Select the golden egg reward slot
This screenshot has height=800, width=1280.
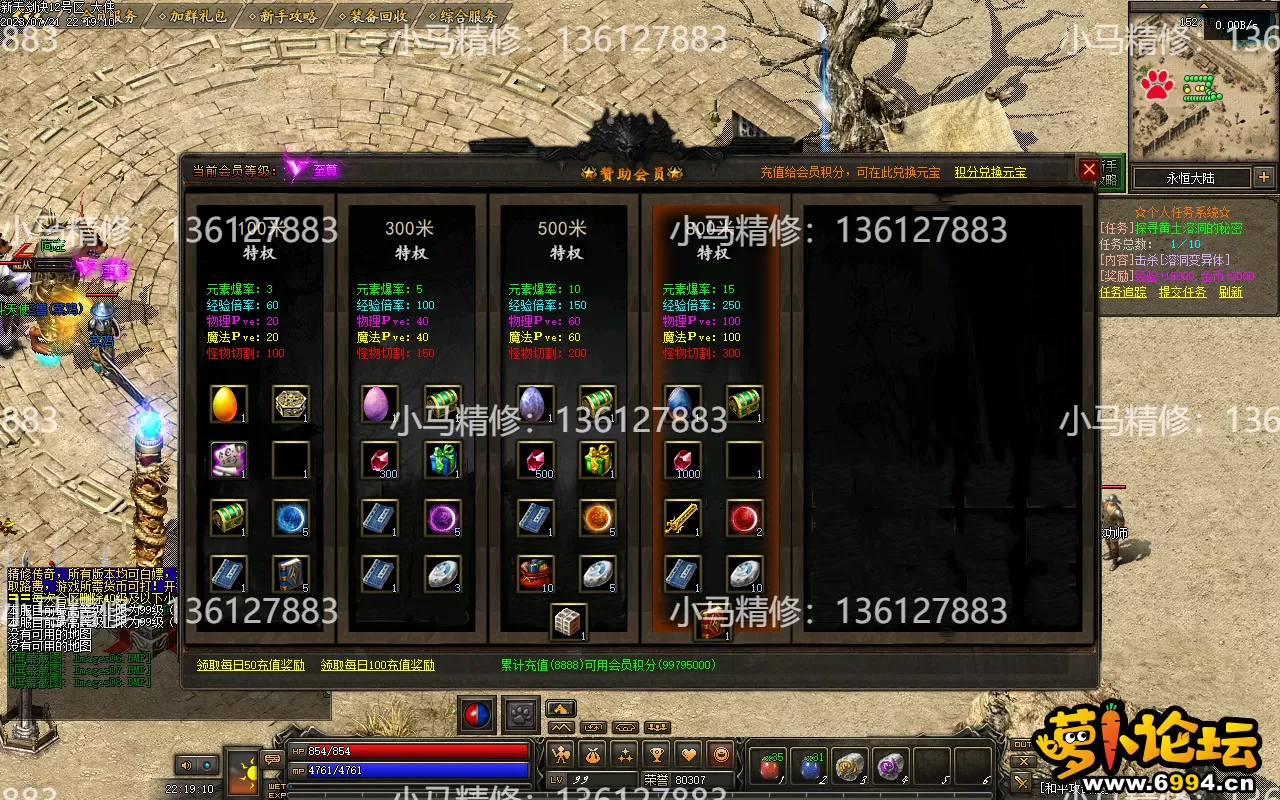[229, 404]
